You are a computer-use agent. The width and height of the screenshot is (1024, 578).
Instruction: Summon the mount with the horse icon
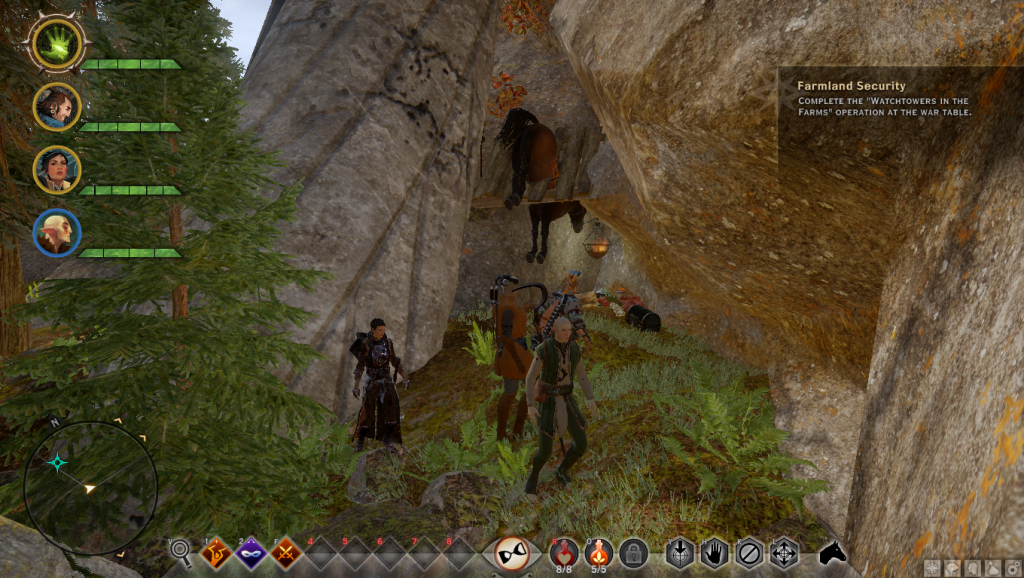click(x=832, y=552)
